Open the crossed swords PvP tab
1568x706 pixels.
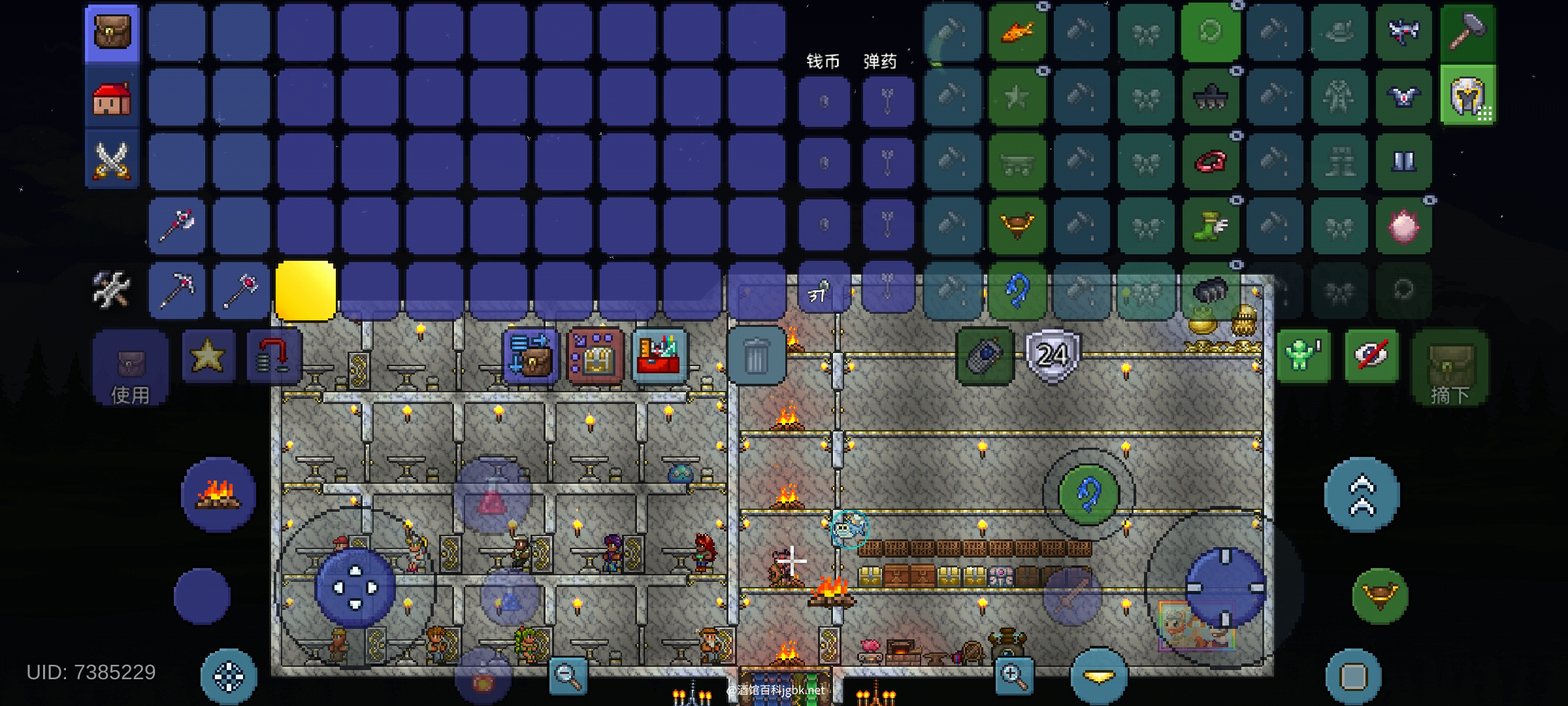(112, 160)
